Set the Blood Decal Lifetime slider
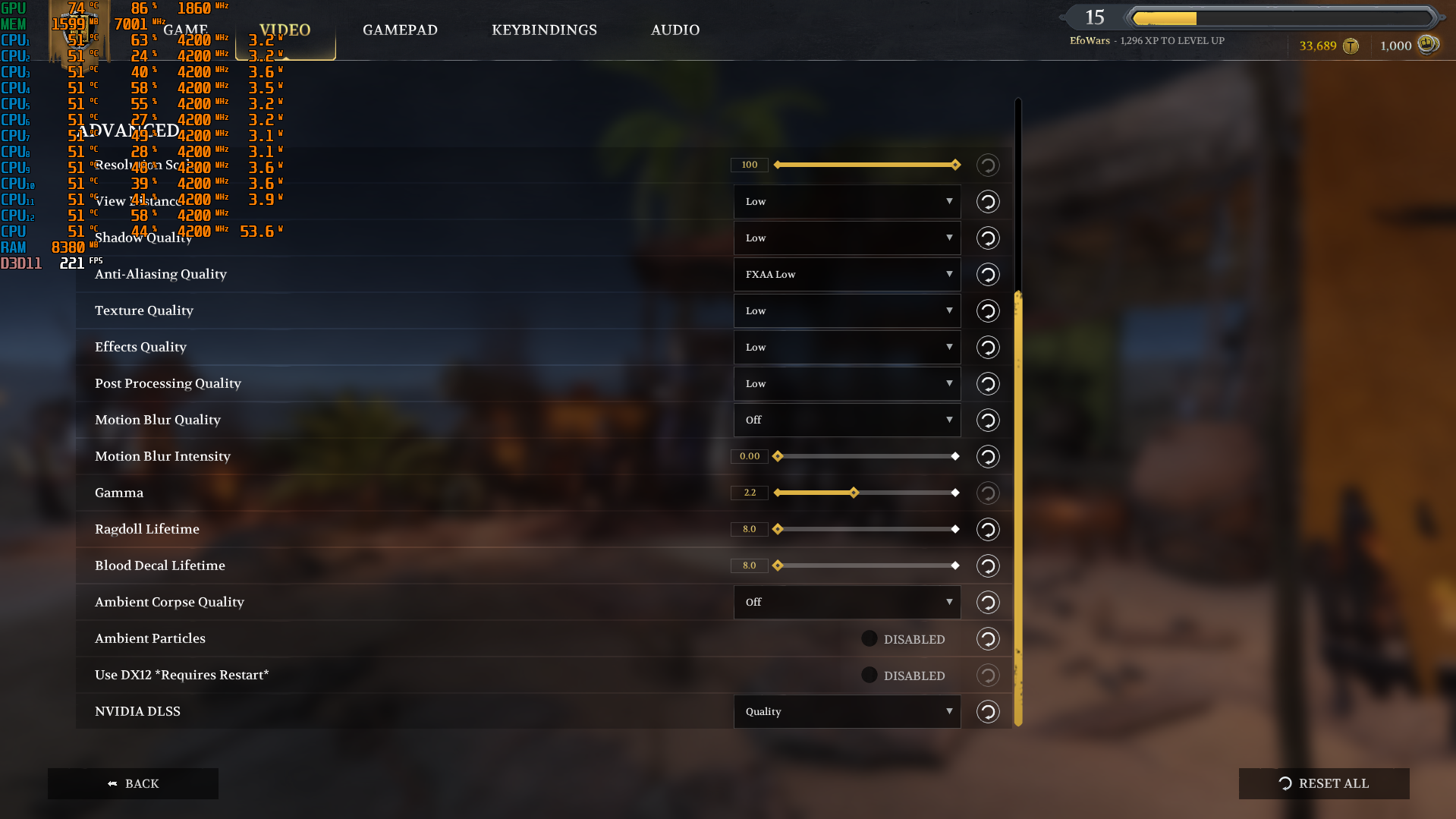Image resolution: width=1456 pixels, height=819 pixels. tap(866, 566)
